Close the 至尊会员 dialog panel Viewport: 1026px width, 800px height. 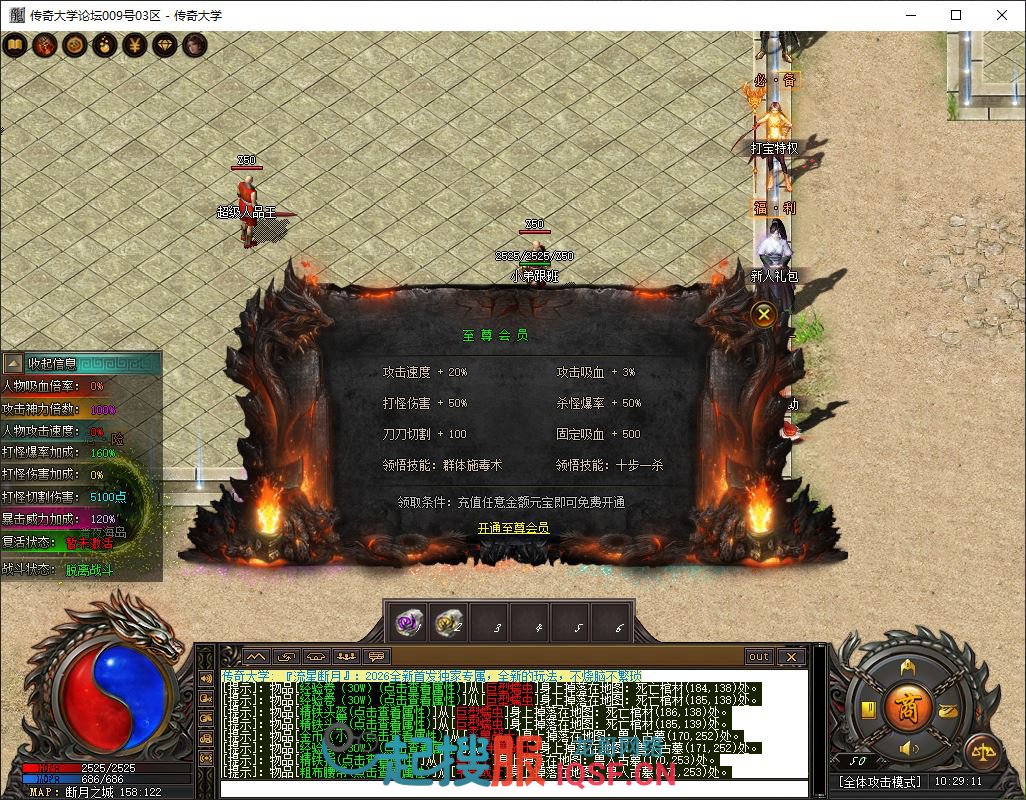[x=764, y=314]
